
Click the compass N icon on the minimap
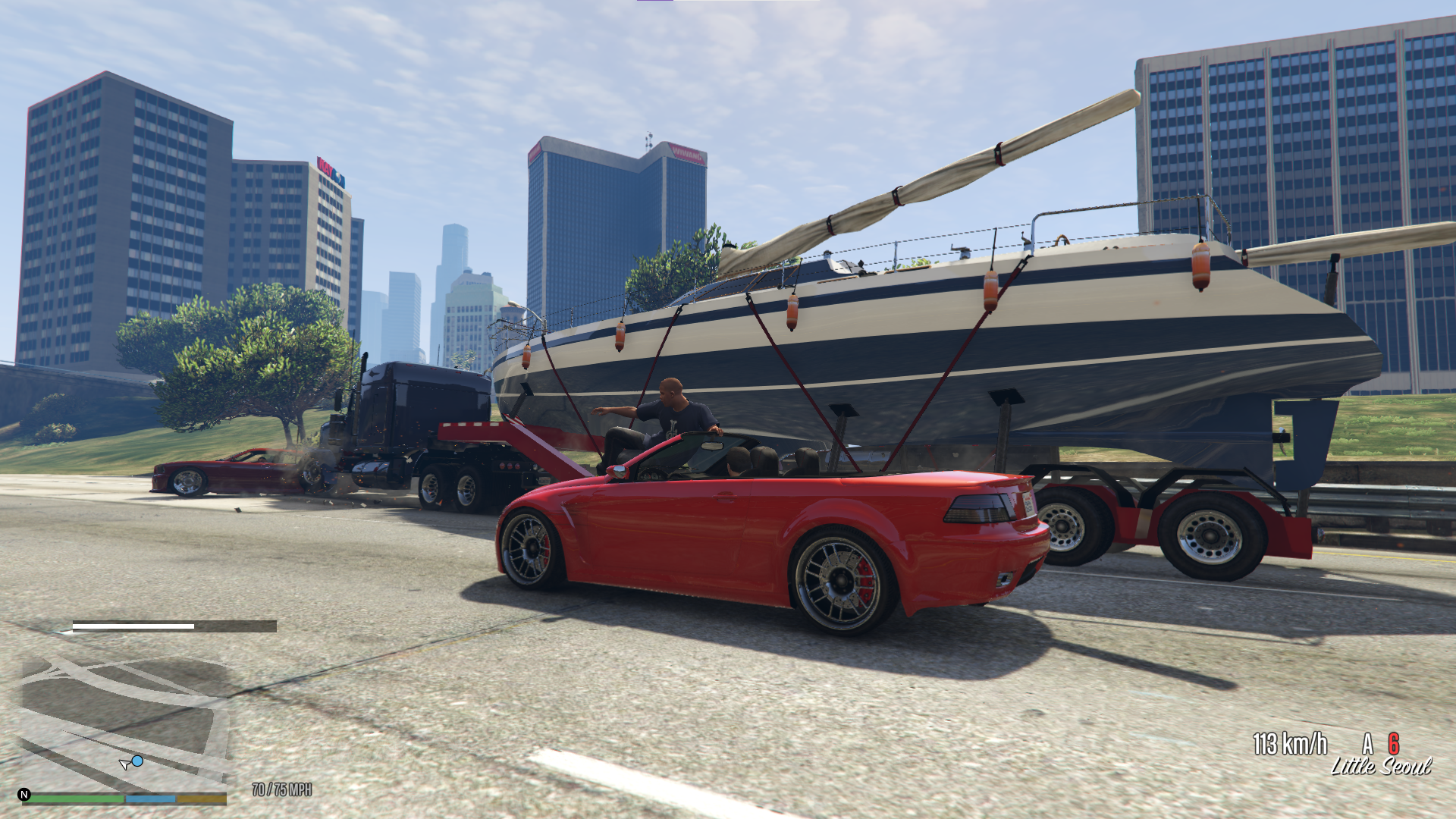point(25,795)
